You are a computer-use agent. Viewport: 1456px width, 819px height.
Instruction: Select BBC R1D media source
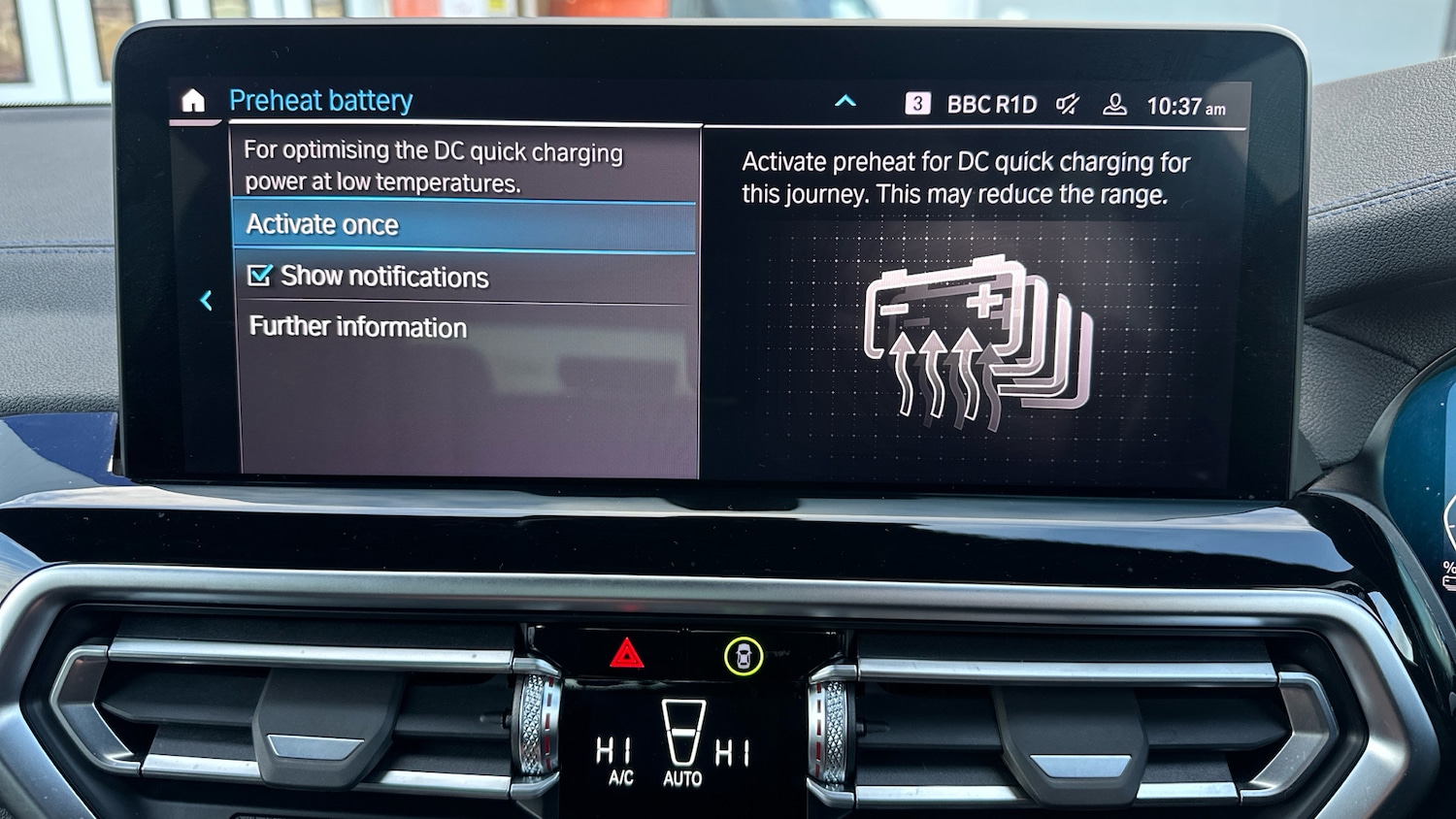994,104
